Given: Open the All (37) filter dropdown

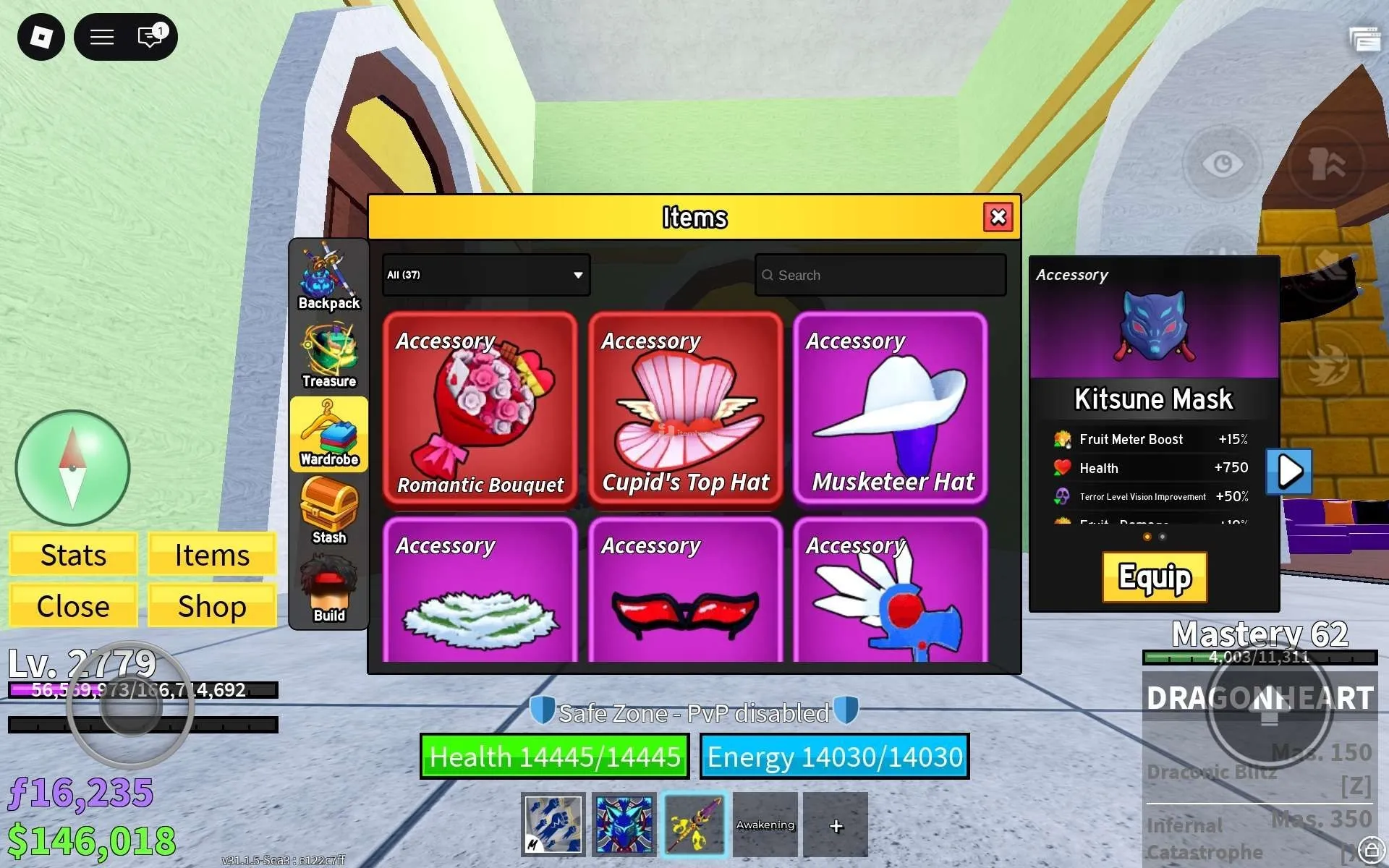Looking at the screenshot, I should pyautogui.click(x=486, y=275).
